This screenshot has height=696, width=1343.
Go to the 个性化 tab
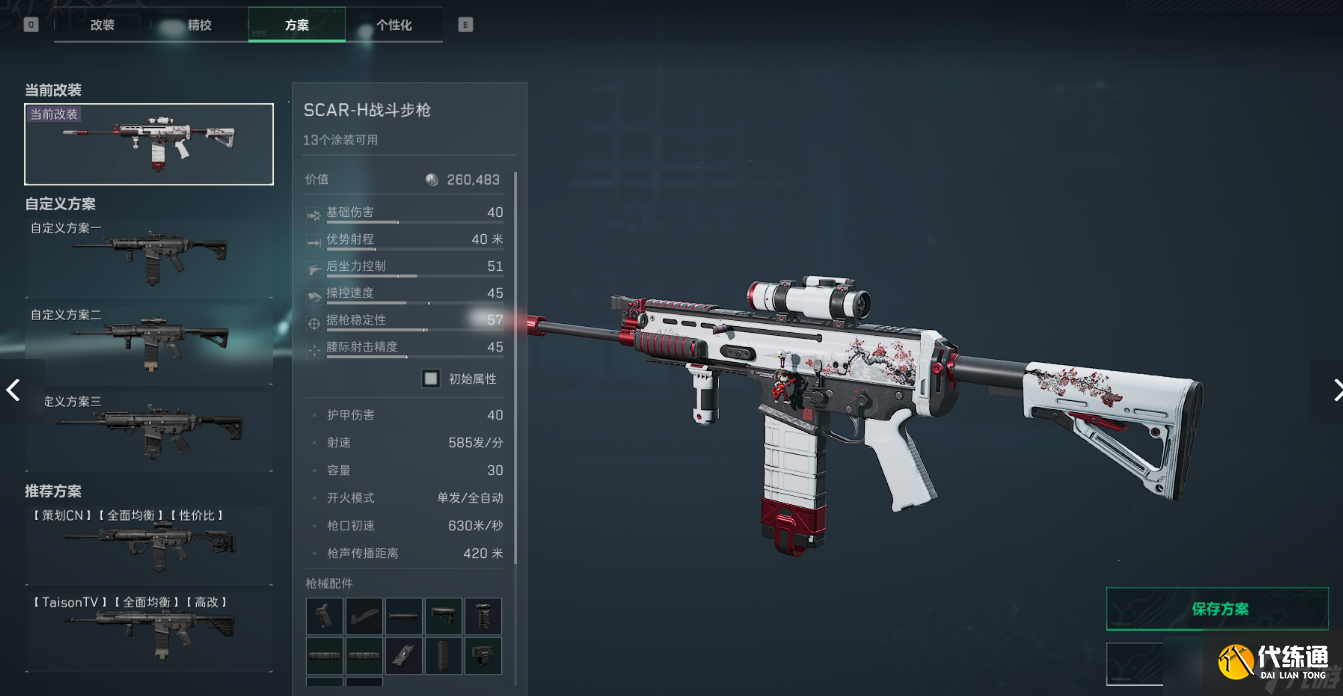394,25
